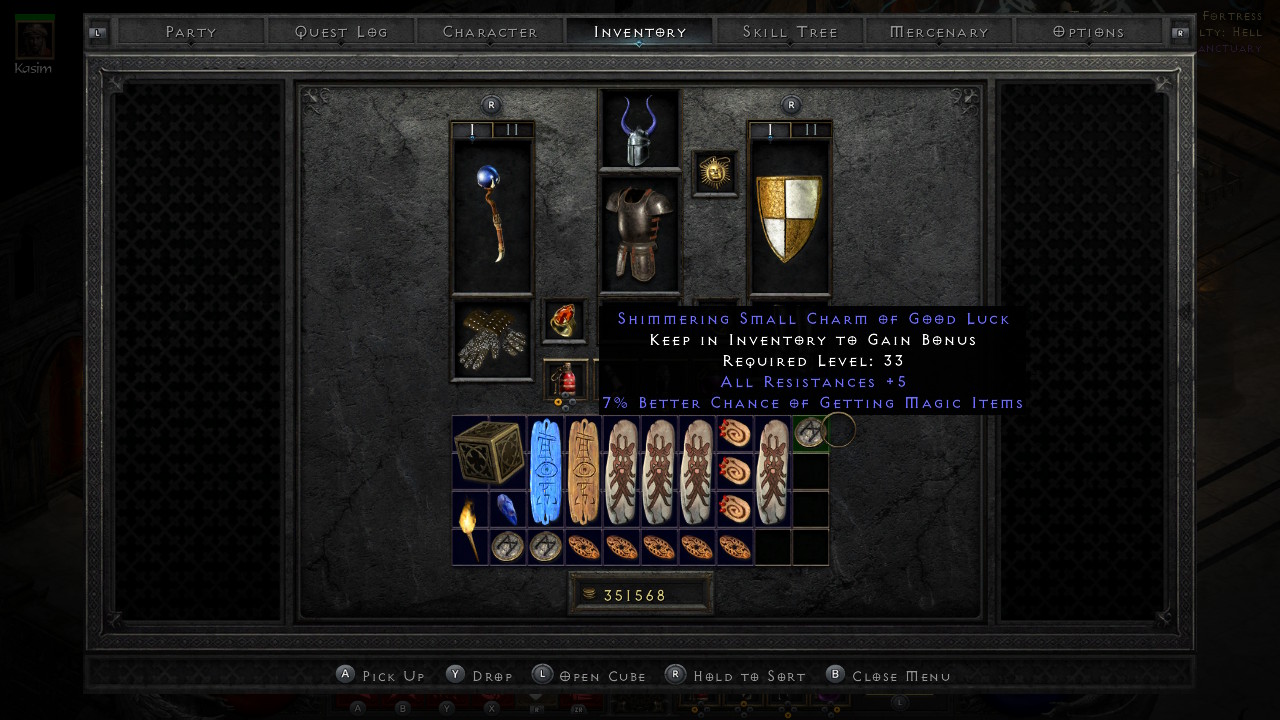1280x720 pixels.
Task: Open the Options tab
Action: [1089, 32]
